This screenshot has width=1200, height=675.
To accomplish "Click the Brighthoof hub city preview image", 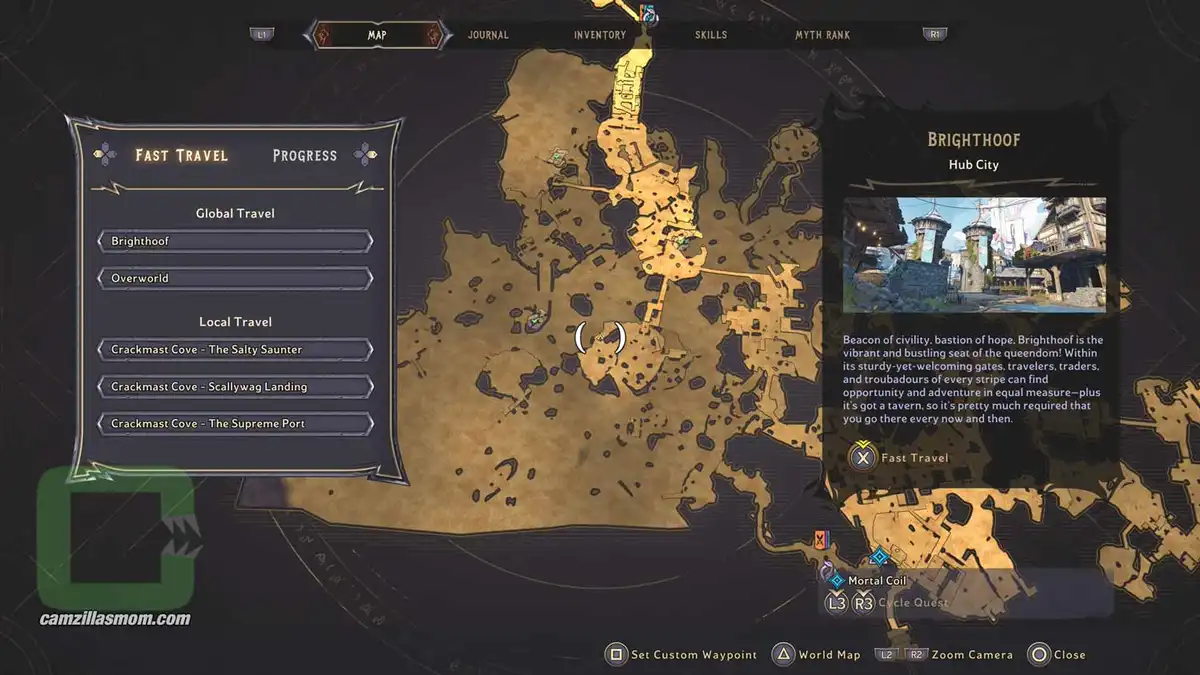I will pyautogui.click(x=974, y=255).
